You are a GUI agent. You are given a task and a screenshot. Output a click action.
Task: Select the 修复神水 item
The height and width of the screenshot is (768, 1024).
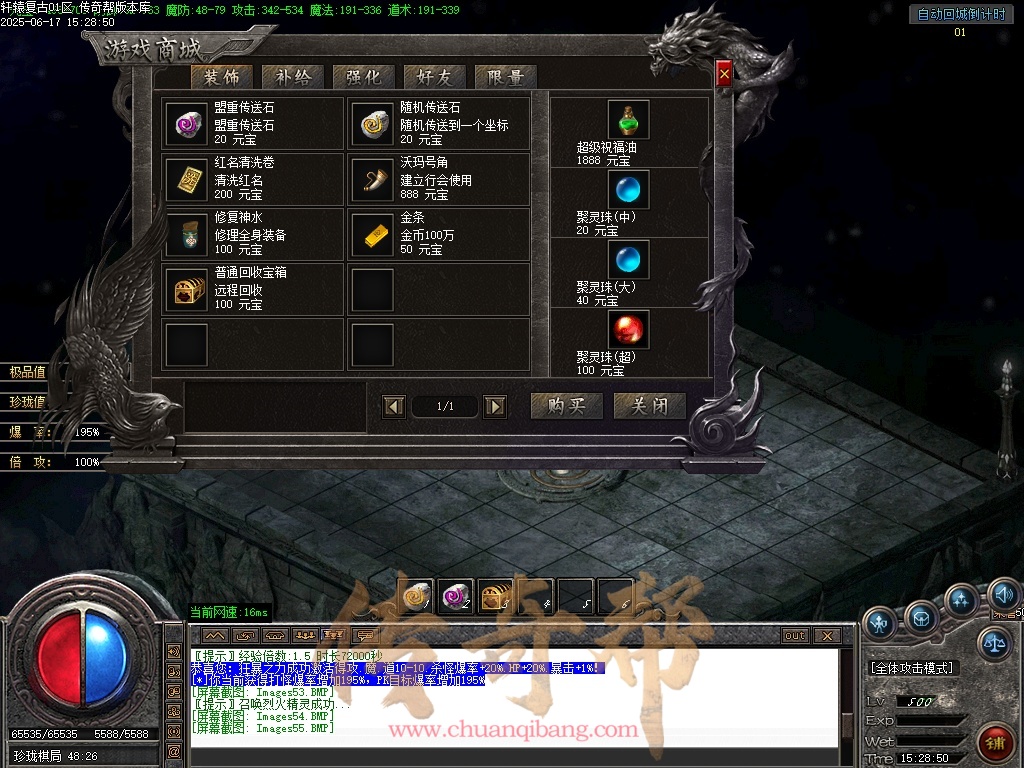pos(185,235)
